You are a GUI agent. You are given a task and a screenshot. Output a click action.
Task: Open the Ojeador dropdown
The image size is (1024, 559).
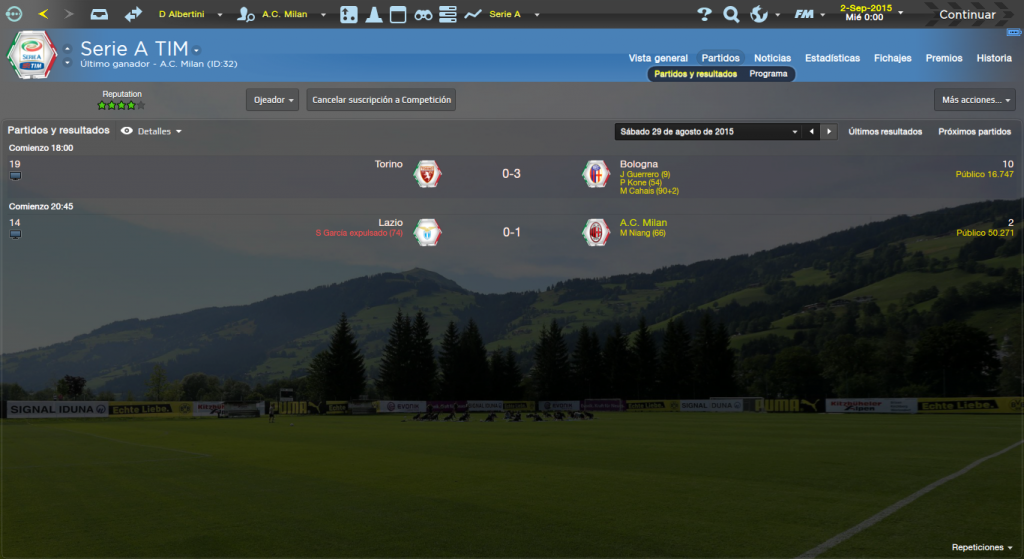(x=272, y=100)
